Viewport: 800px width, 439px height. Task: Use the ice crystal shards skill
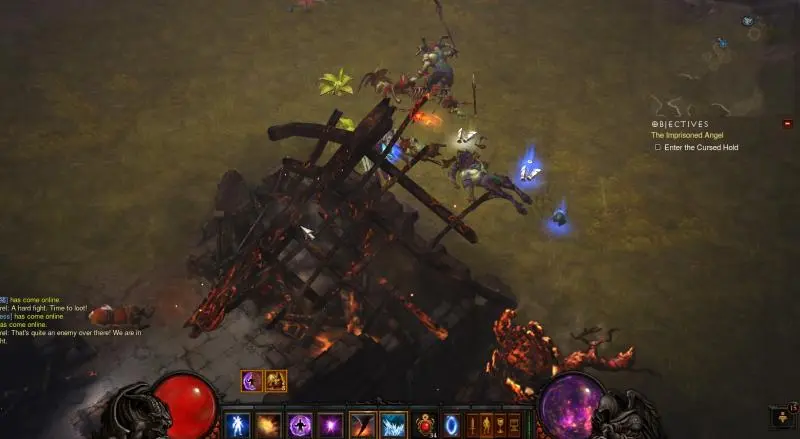click(393, 424)
